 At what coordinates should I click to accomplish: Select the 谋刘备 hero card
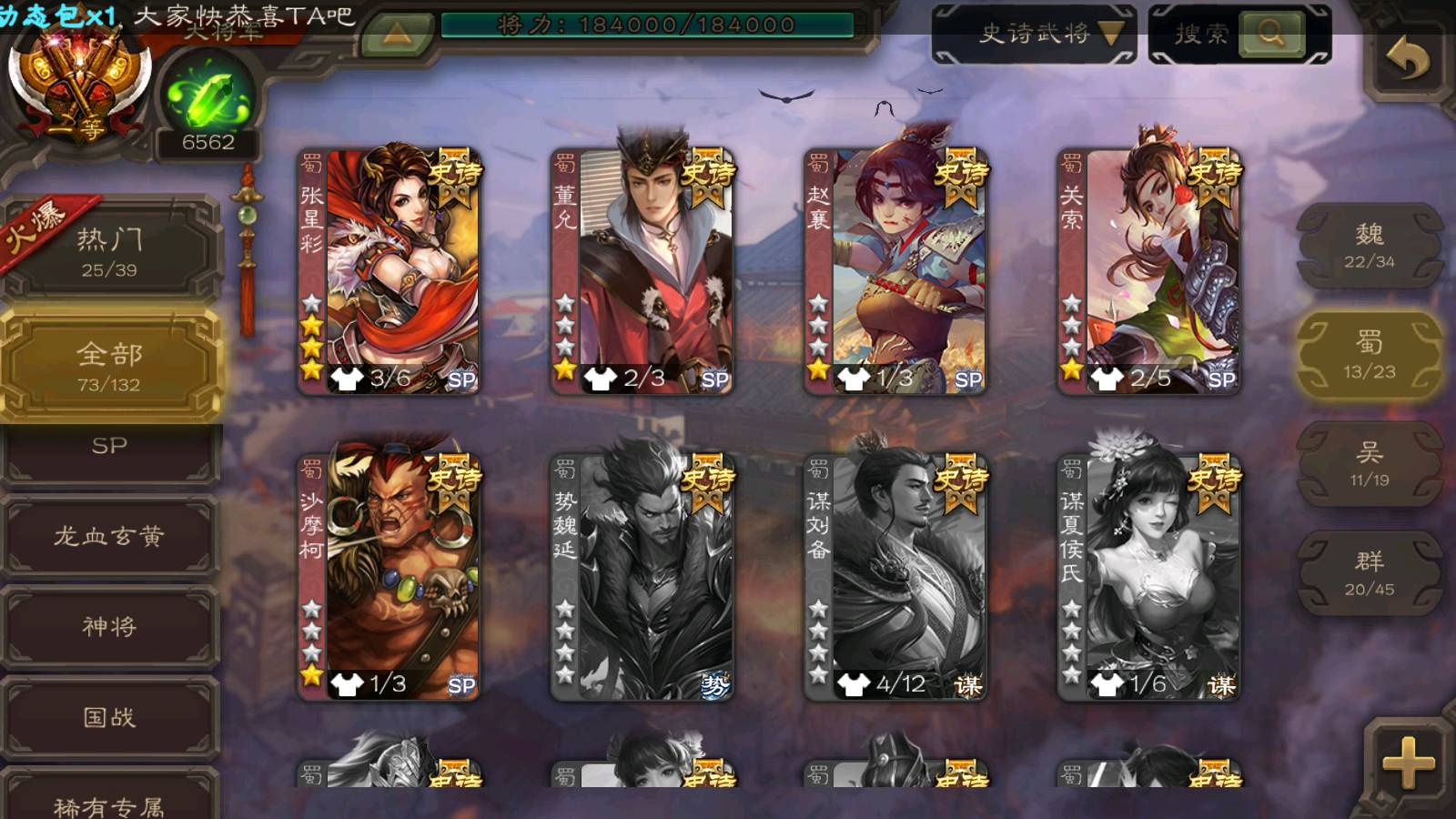click(x=895, y=577)
